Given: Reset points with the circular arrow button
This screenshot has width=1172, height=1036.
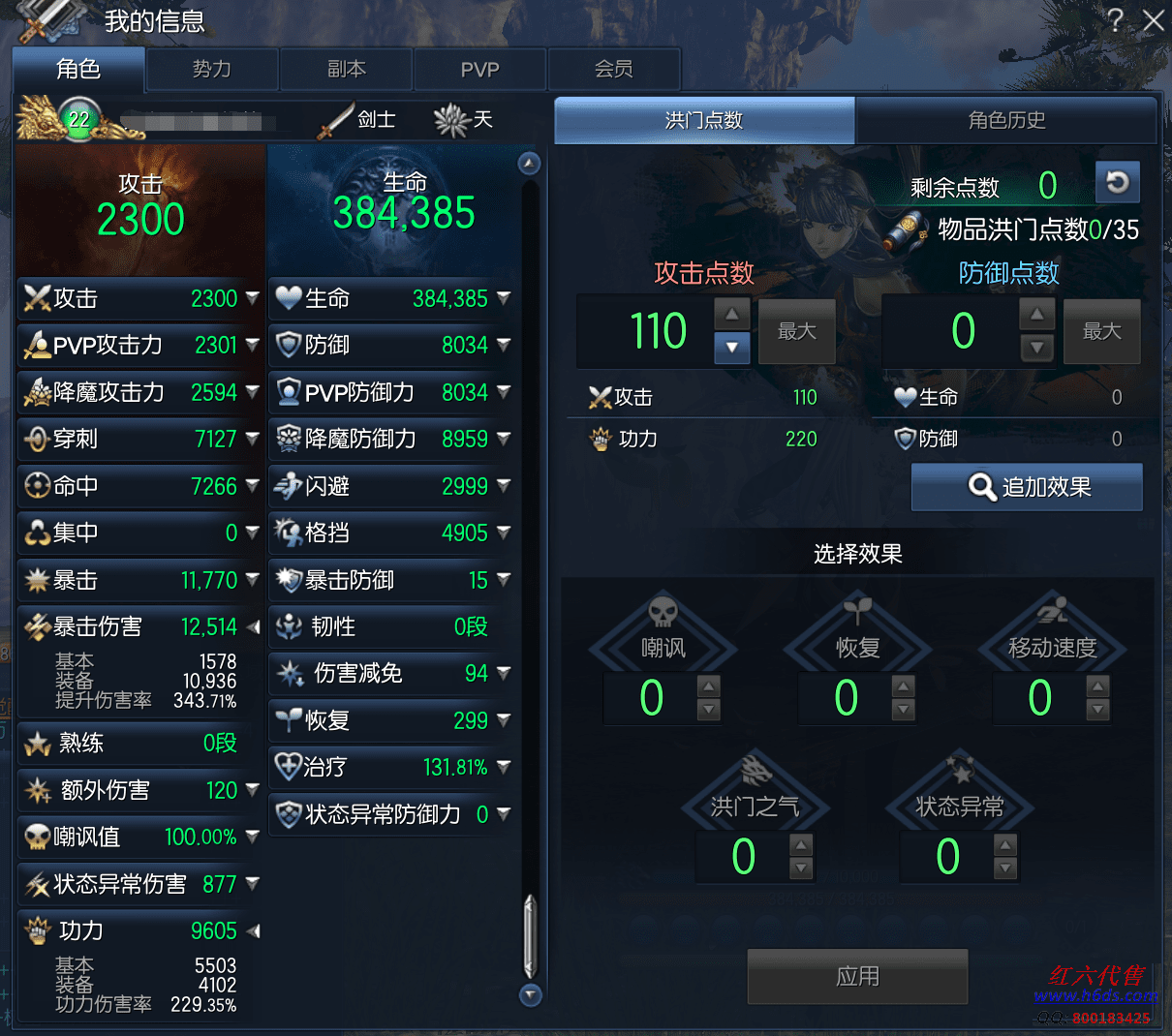Looking at the screenshot, I should [x=1117, y=182].
